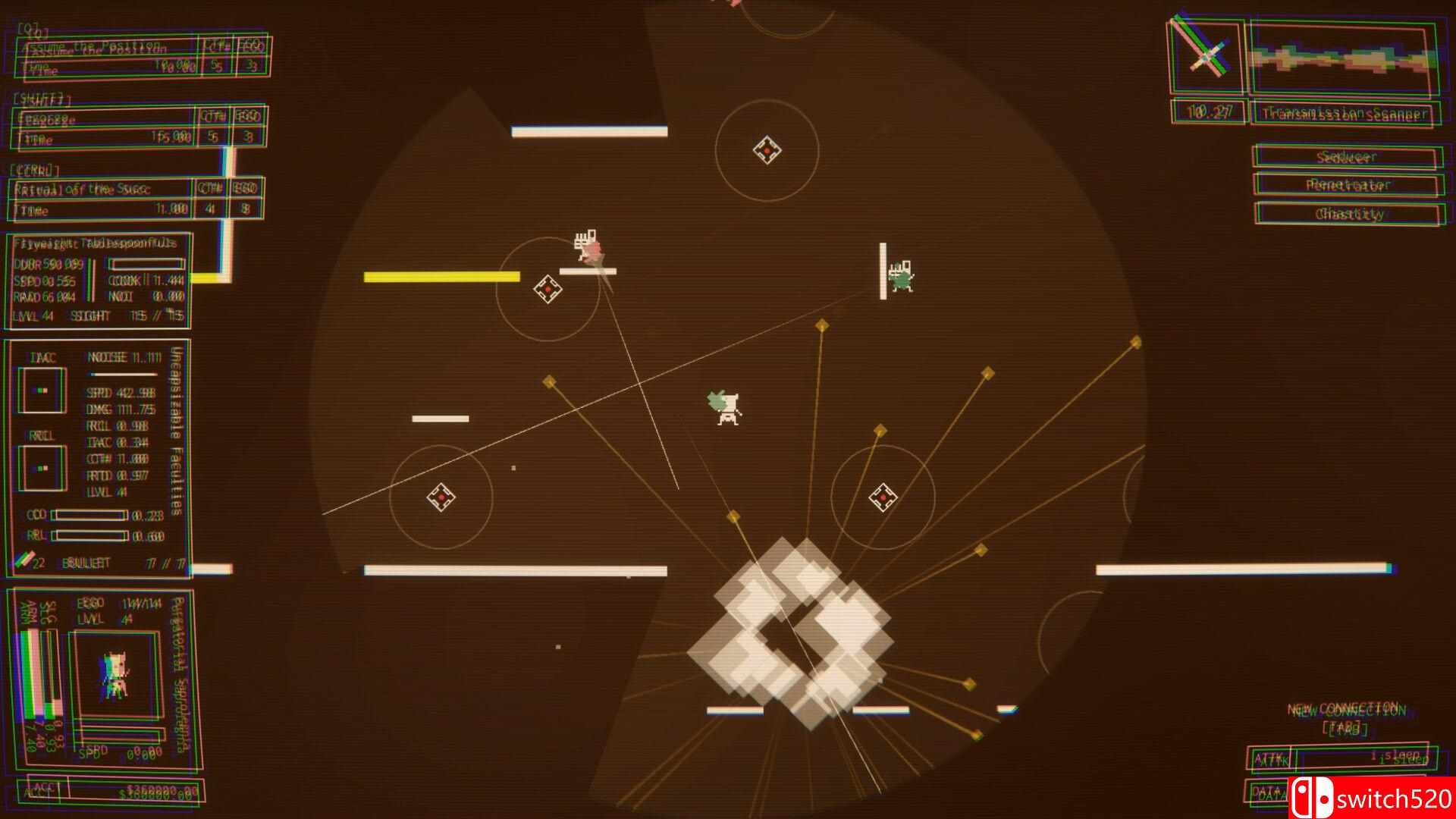
Task: Expand the [SHIFT] Engorge ability panel
Action: pos(99,118)
